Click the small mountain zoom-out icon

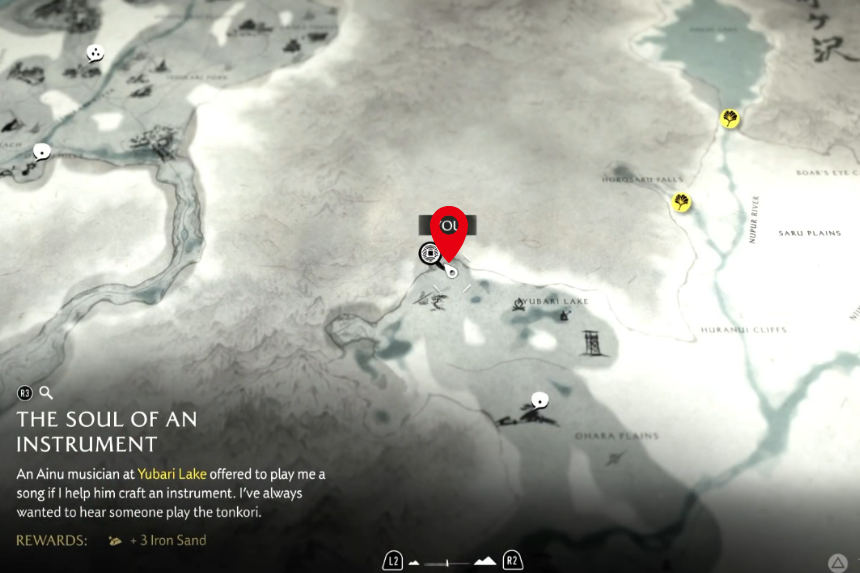pyautogui.click(x=414, y=562)
